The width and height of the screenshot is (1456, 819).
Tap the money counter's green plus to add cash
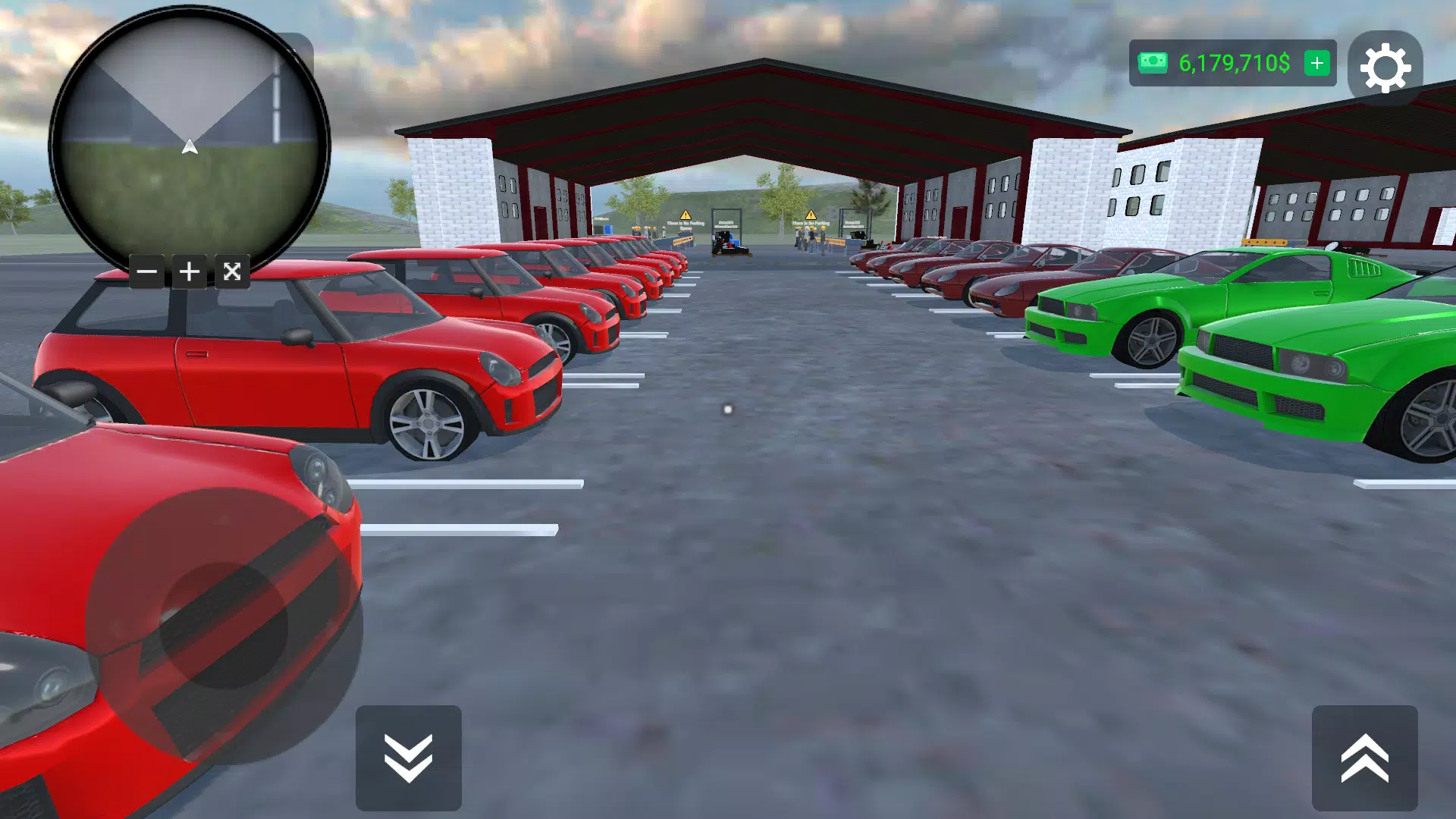(x=1316, y=63)
